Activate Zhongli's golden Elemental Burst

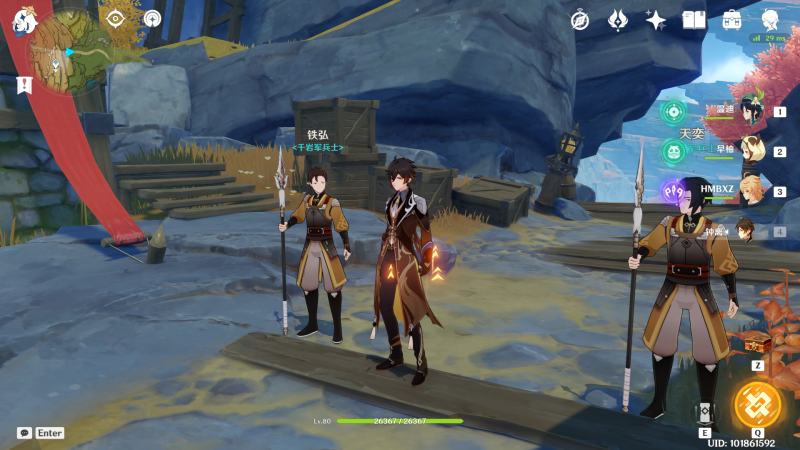[x=757, y=403]
